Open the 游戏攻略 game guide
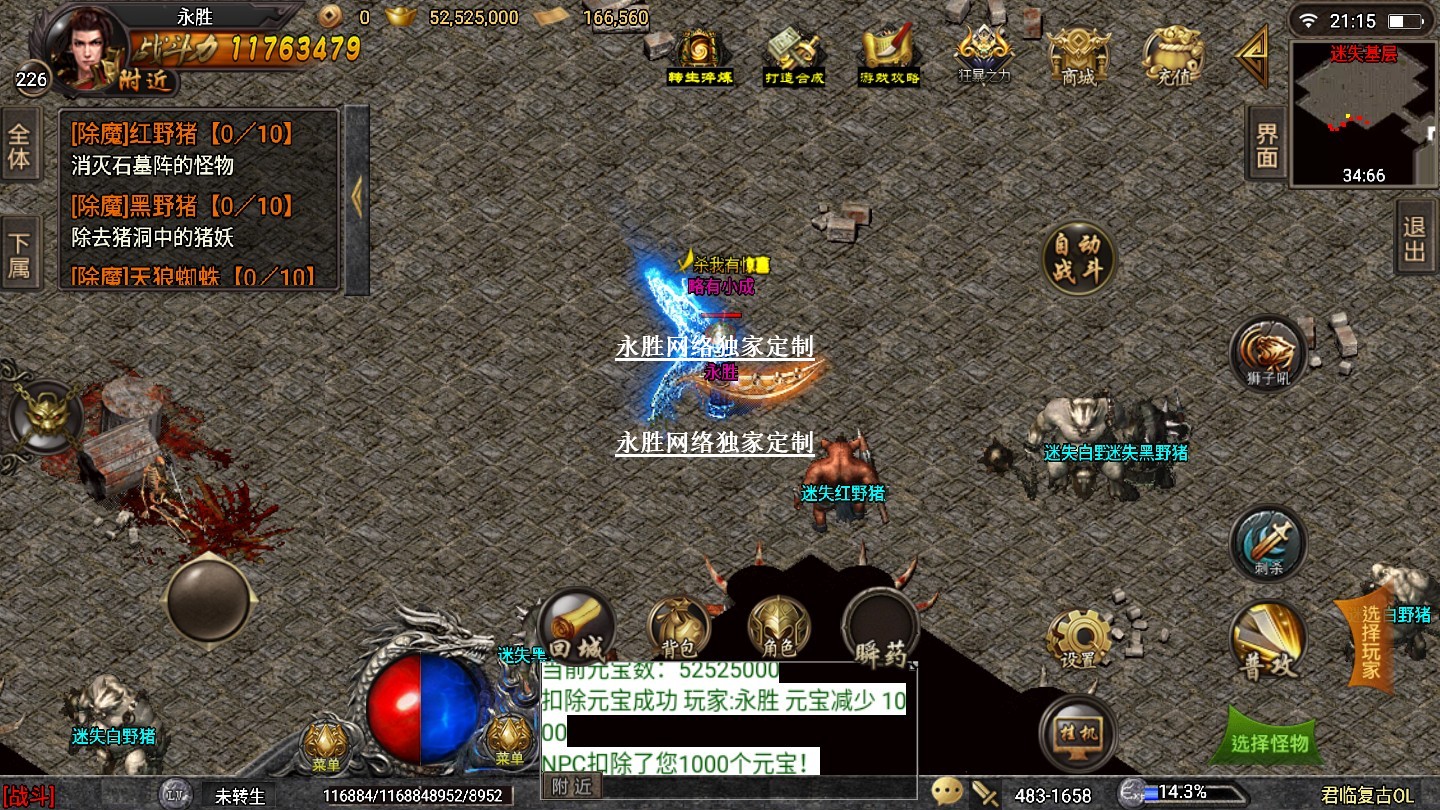The width and height of the screenshot is (1440, 810). pyautogui.click(x=889, y=56)
